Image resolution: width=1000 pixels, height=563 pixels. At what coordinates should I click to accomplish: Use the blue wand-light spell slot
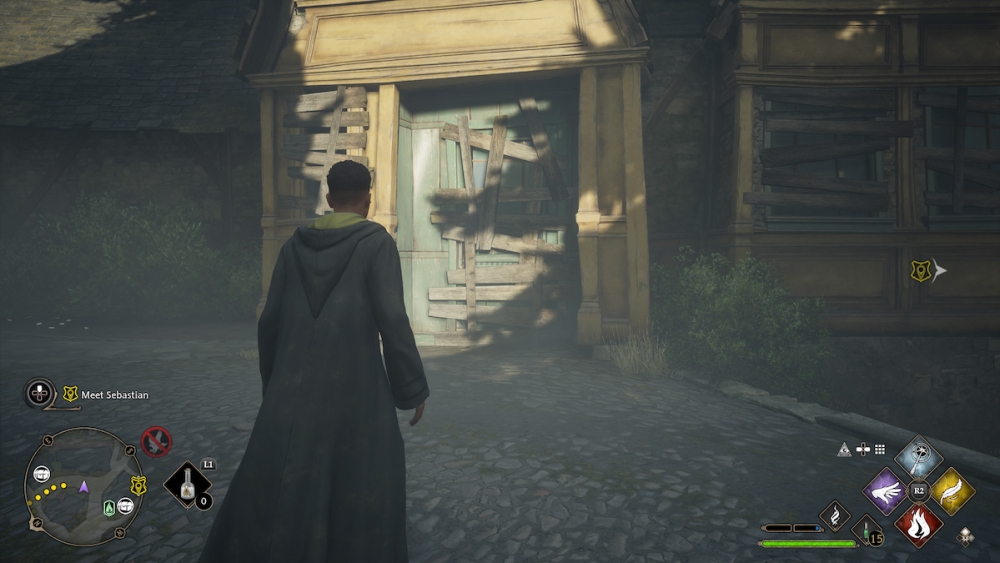click(918, 458)
